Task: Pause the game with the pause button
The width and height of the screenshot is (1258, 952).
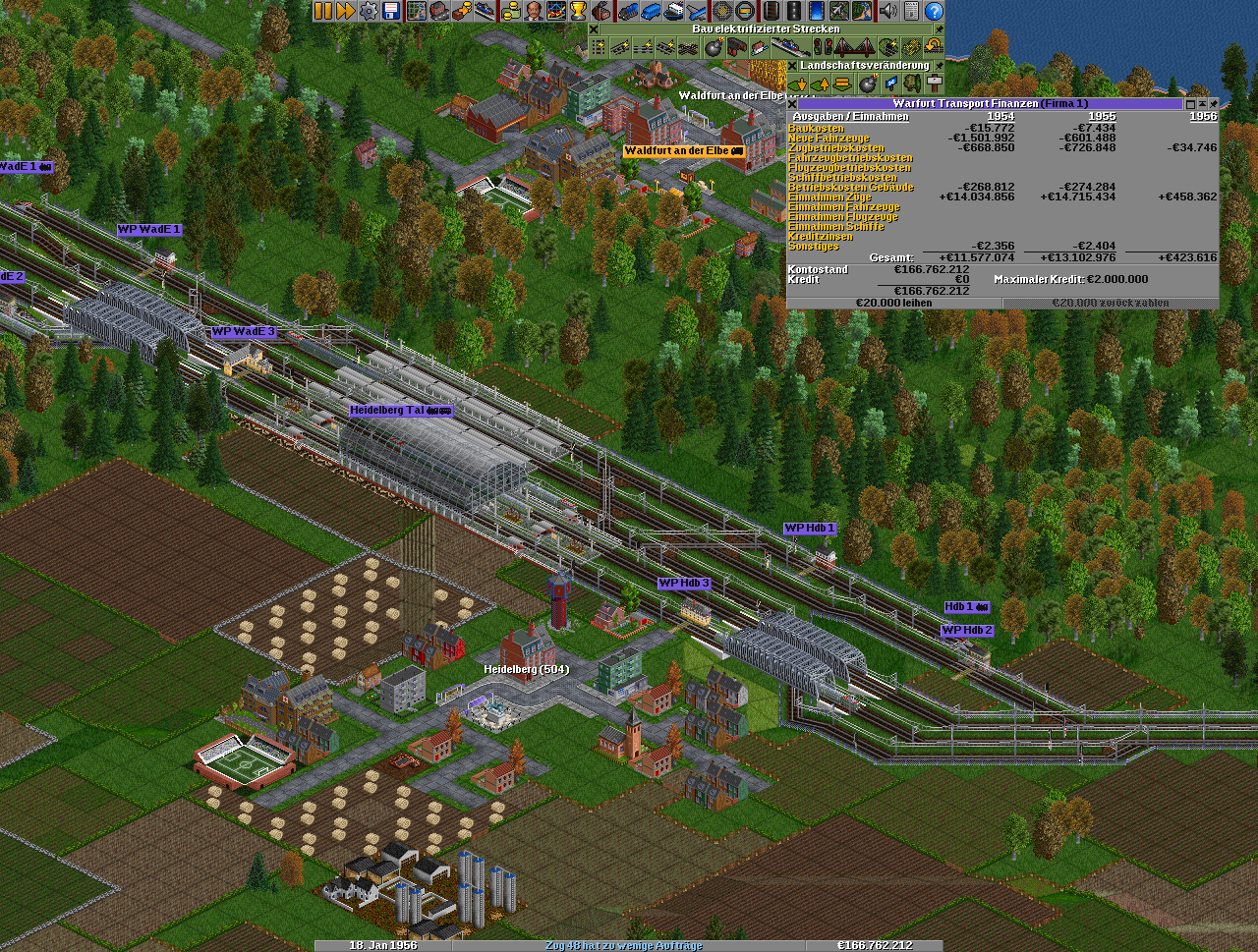Action: point(323,11)
